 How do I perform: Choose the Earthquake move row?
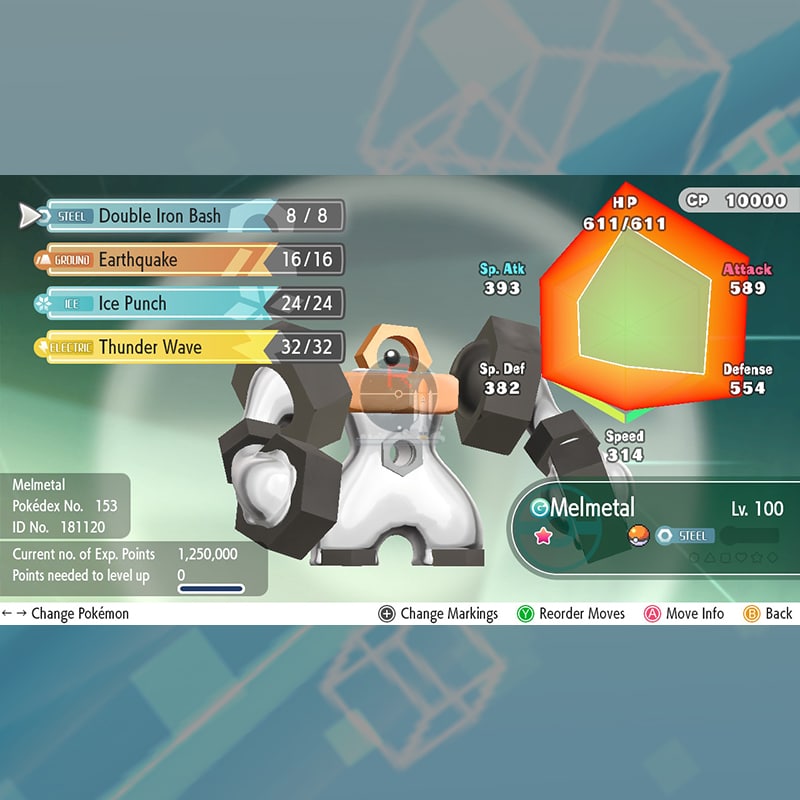pyautogui.click(x=160, y=260)
